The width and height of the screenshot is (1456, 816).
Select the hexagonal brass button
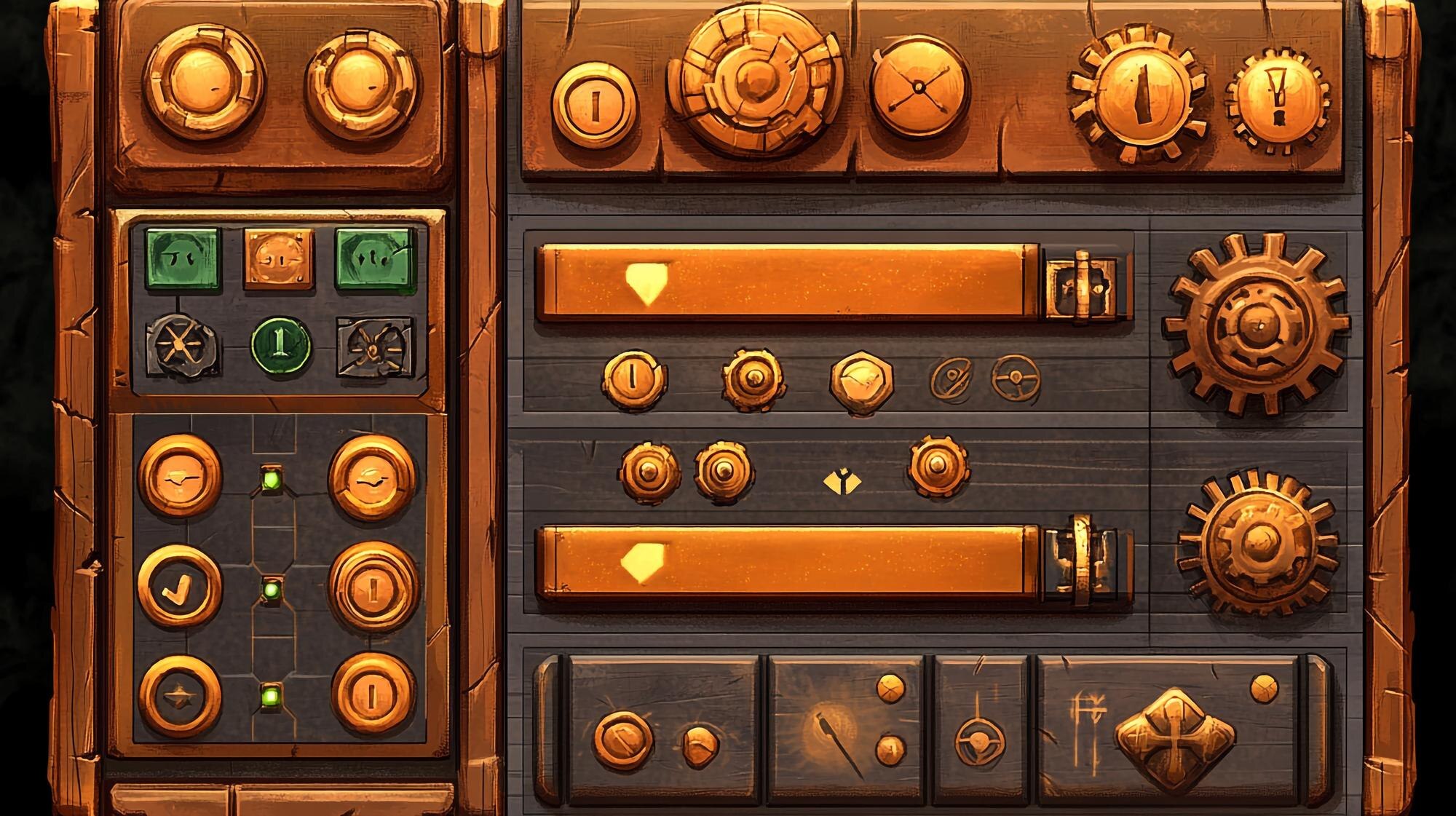pyautogui.click(x=862, y=381)
